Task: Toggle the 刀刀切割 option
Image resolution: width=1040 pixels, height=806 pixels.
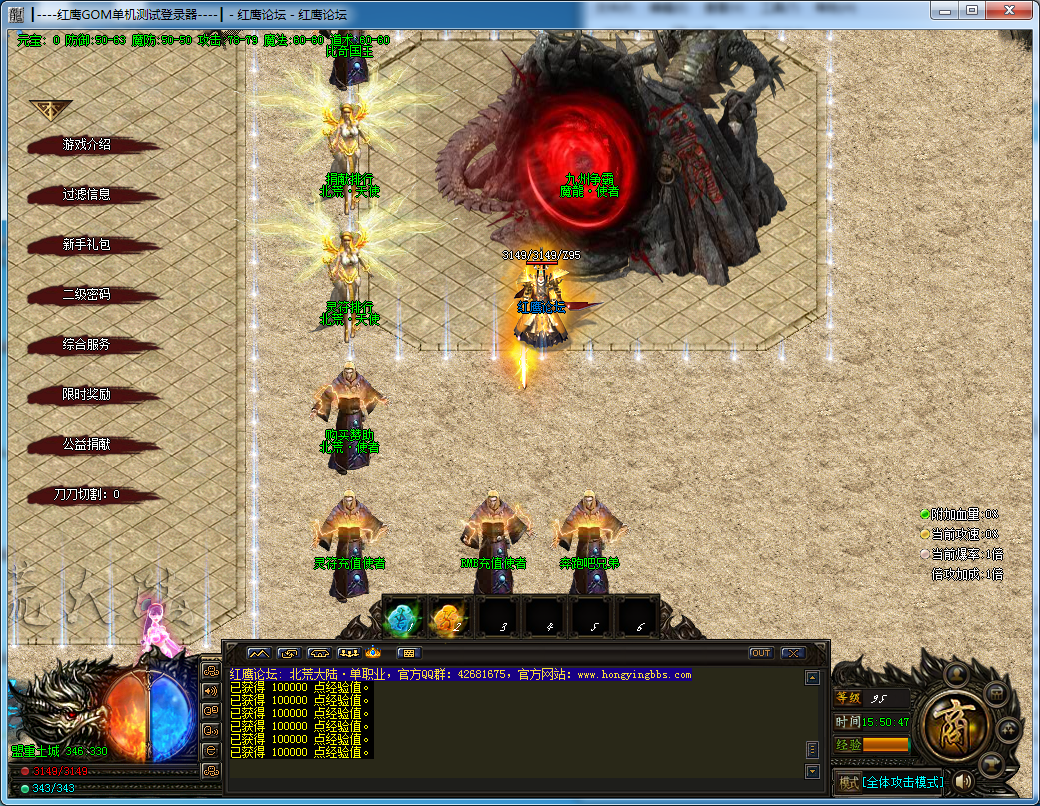Action: tap(87, 494)
